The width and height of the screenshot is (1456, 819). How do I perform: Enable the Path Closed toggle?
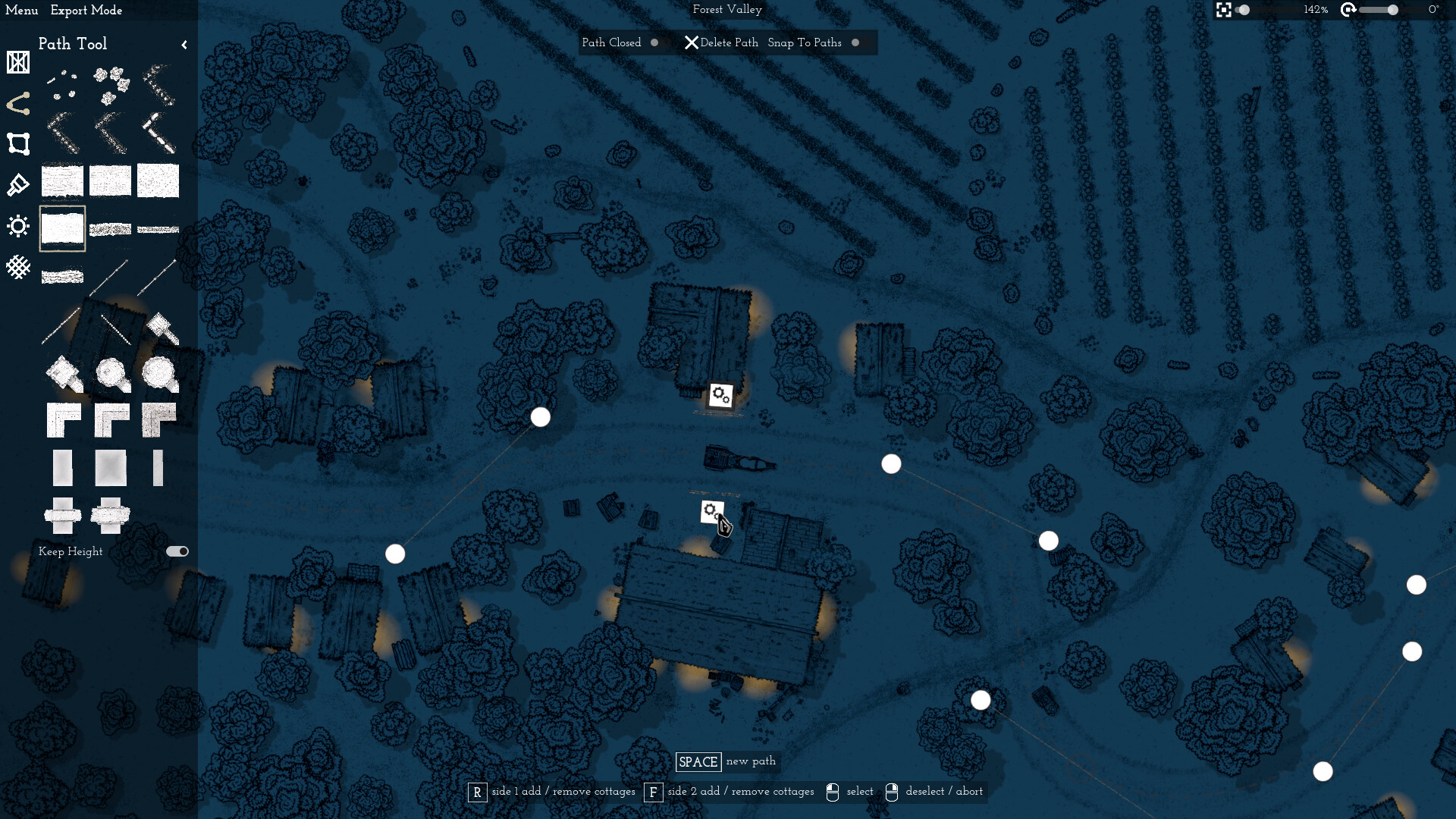coord(654,42)
